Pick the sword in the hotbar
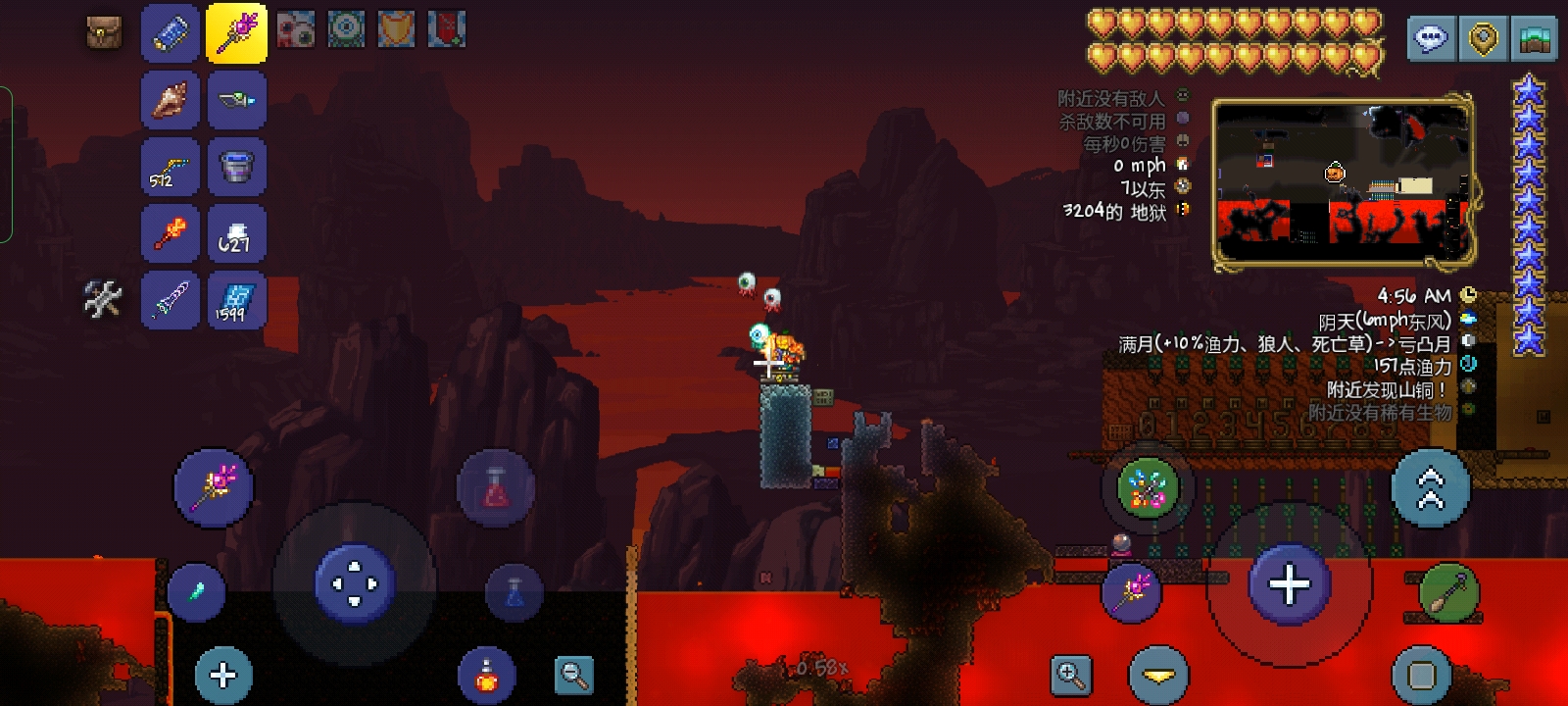1568x706 pixels. point(171,300)
